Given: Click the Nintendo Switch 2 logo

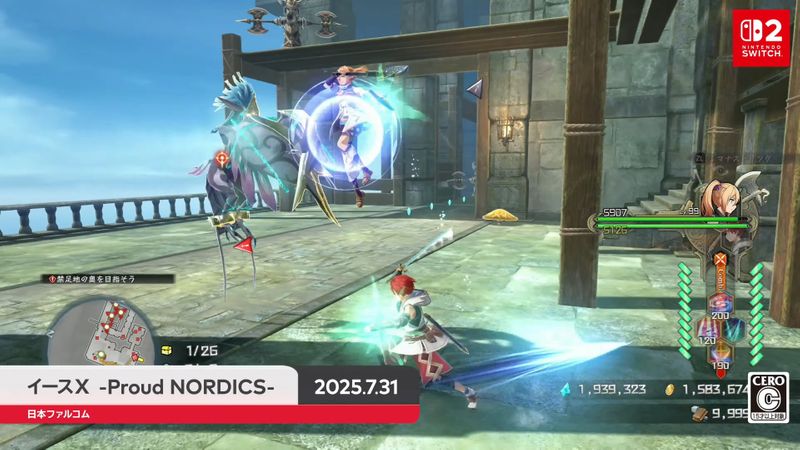Looking at the screenshot, I should (x=760, y=37).
